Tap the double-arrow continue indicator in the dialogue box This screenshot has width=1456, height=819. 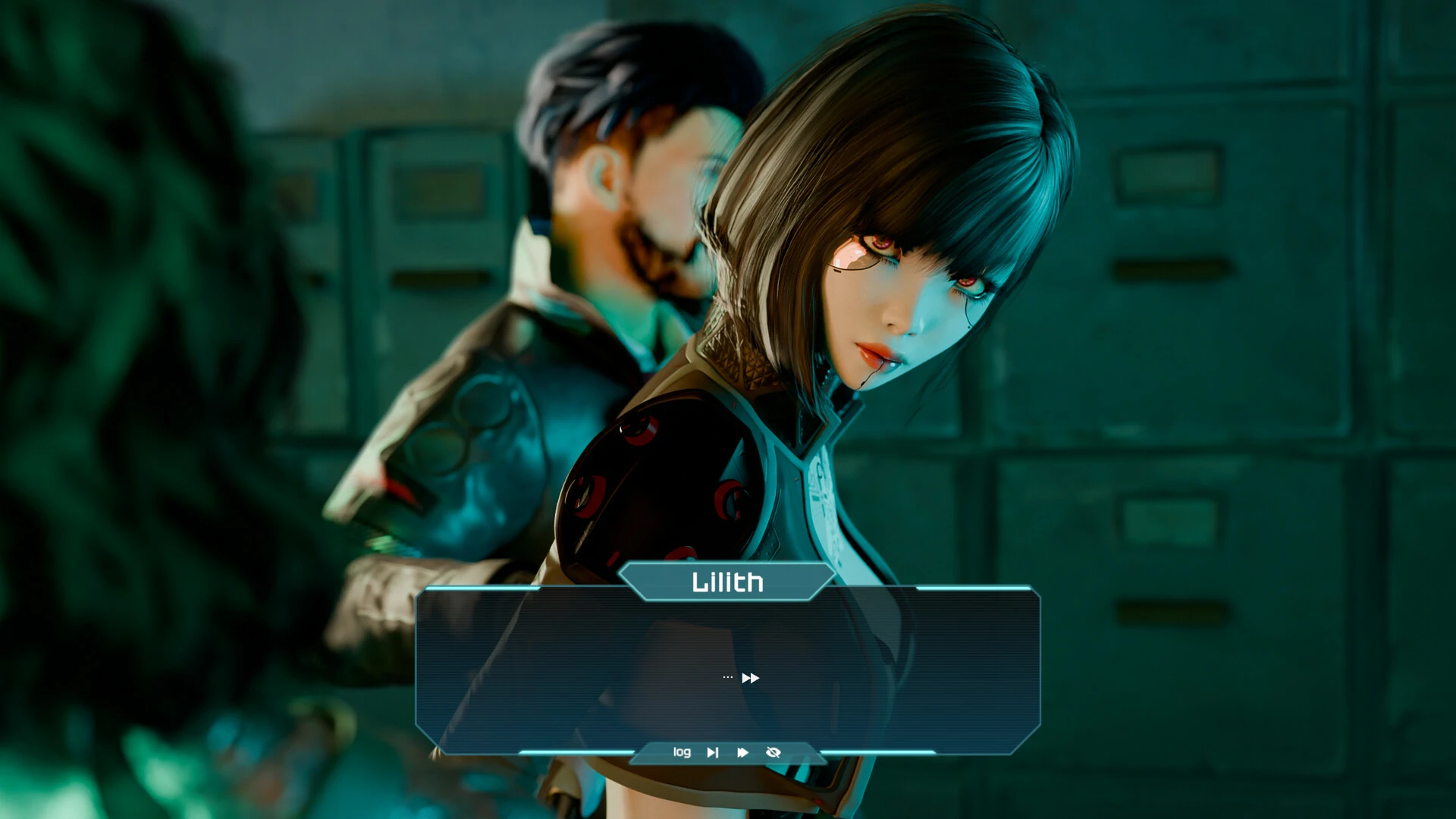click(x=750, y=678)
